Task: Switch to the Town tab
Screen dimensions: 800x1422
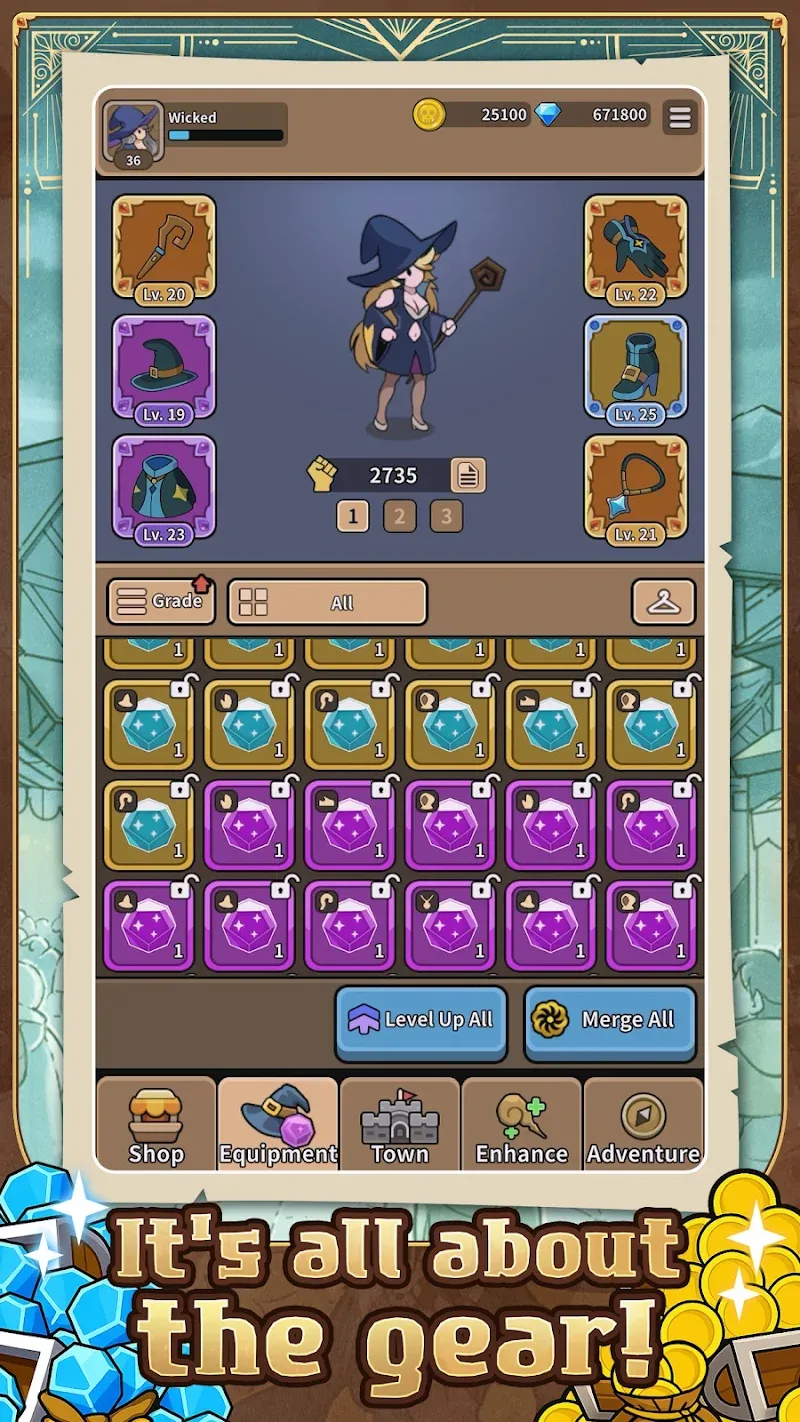Action: click(x=400, y=1124)
